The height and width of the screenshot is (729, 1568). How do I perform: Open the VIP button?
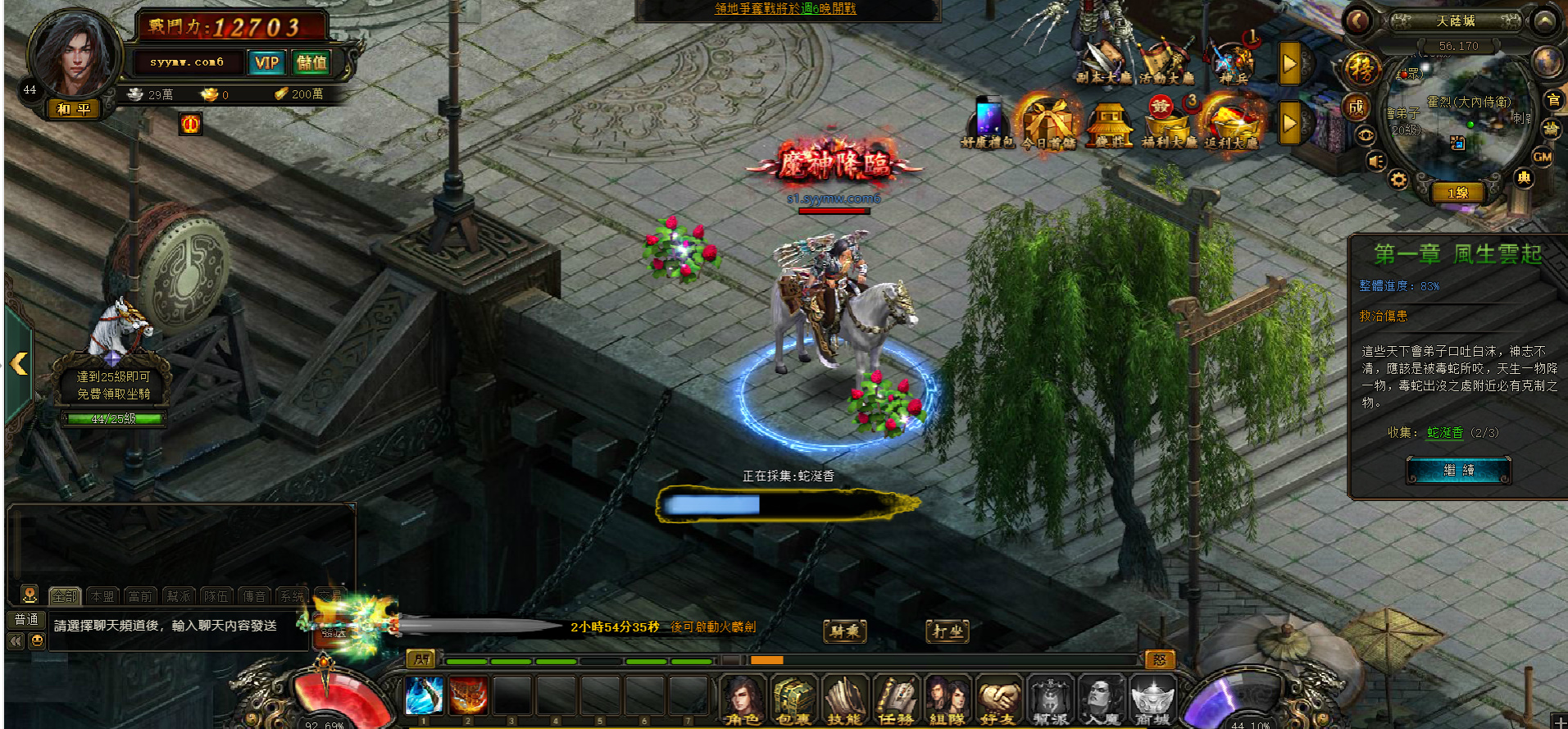tap(266, 62)
